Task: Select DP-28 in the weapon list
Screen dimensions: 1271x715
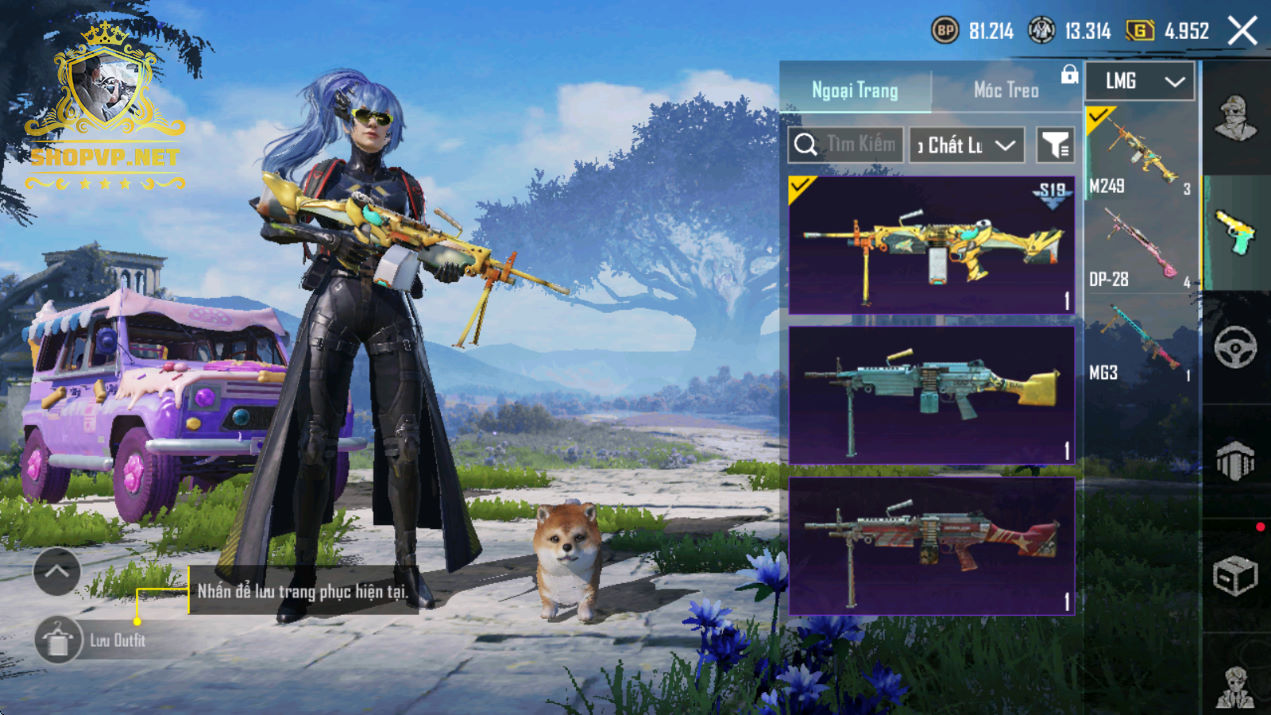Action: click(x=1141, y=246)
